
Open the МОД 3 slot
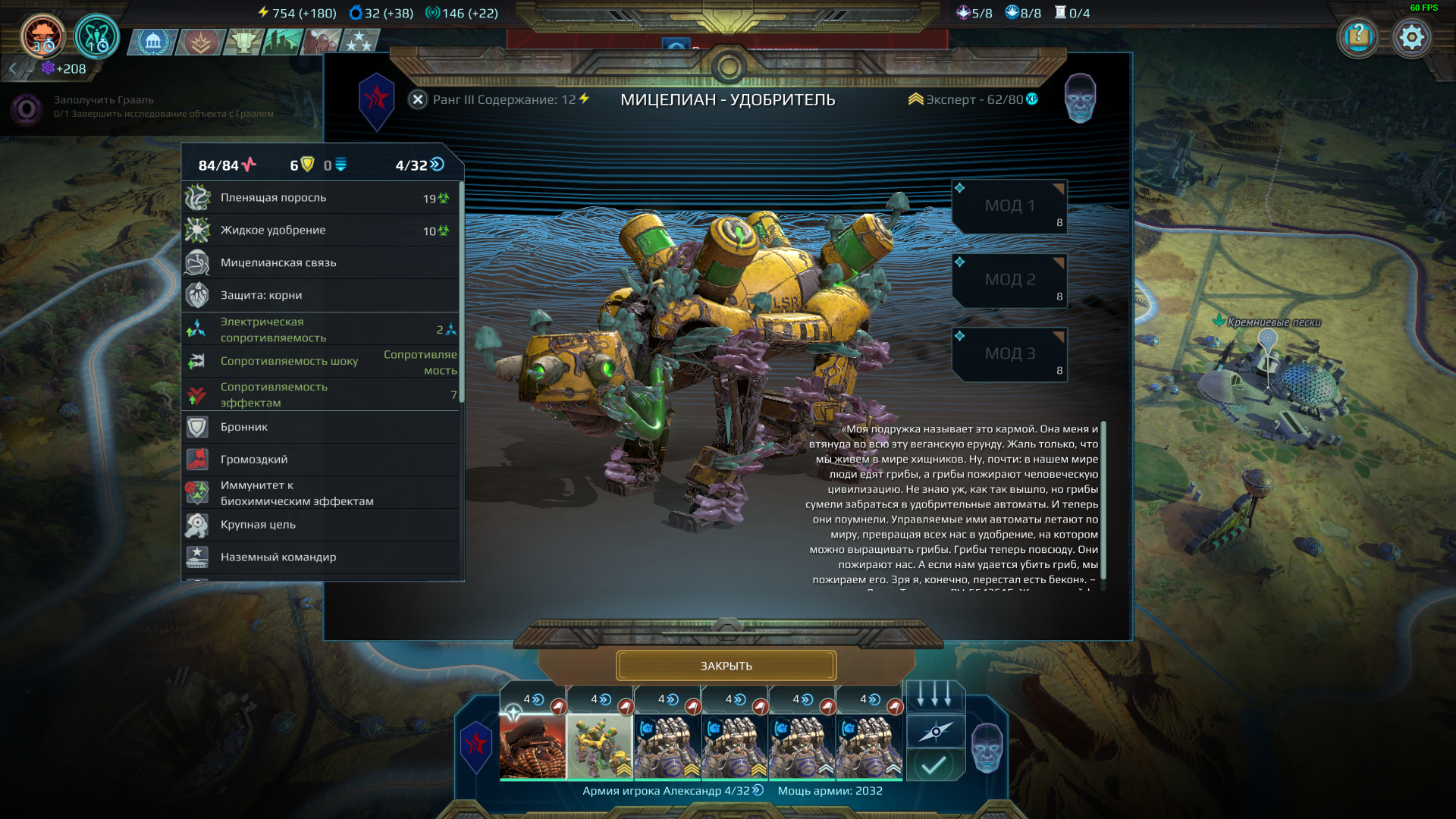(x=1009, y=354)
